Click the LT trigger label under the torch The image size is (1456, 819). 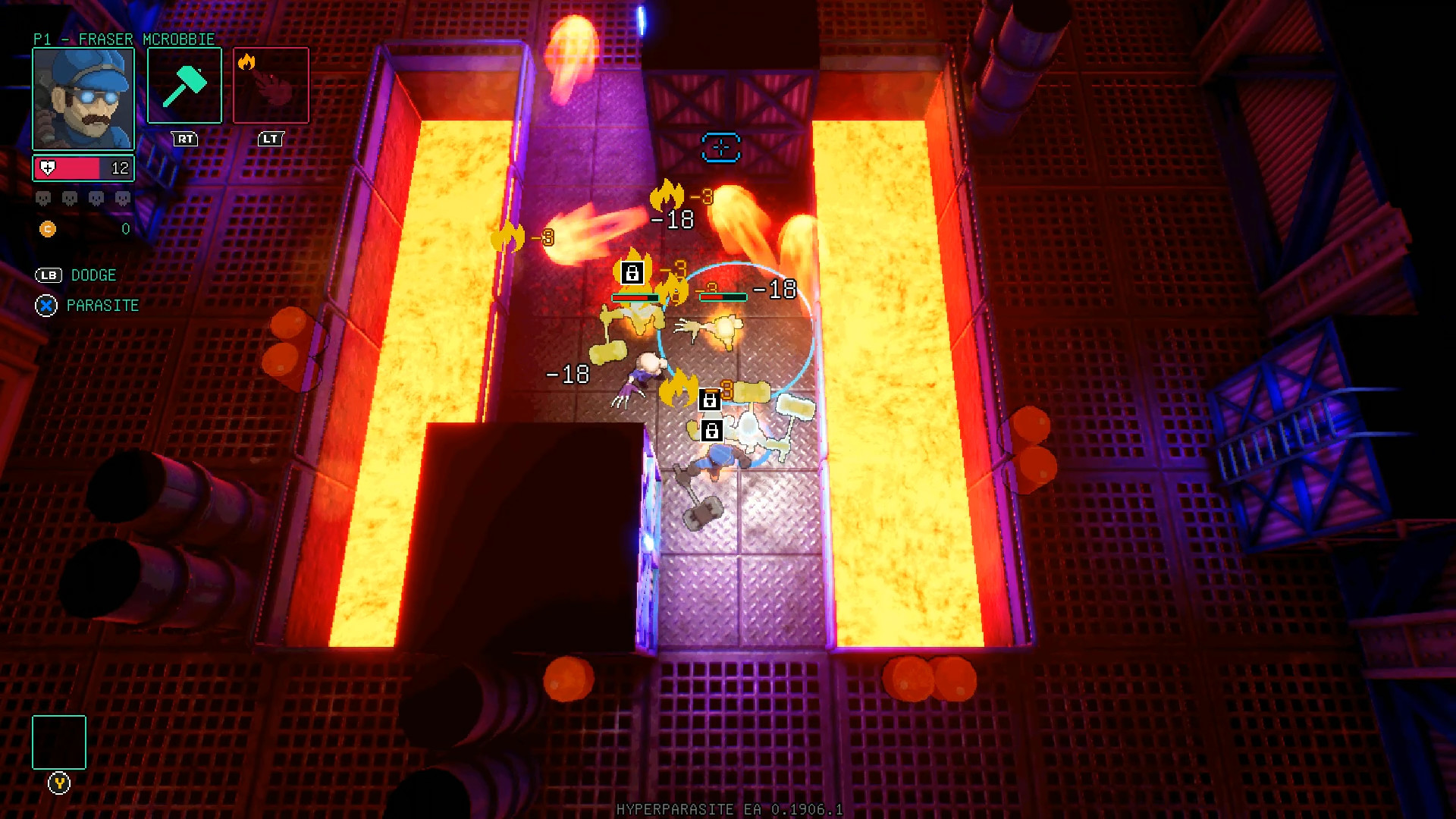pyautogui.click(x=270, y=139)
